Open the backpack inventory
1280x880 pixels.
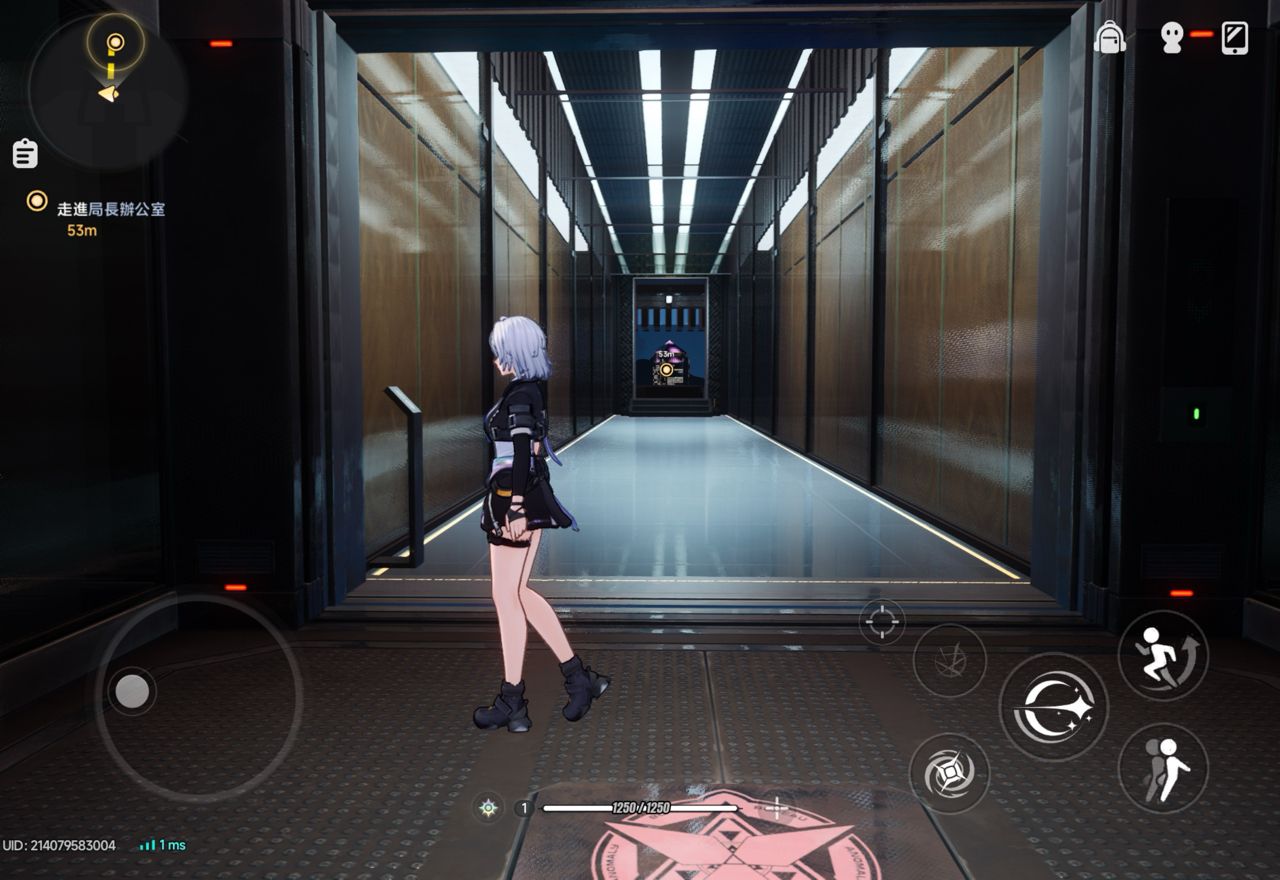click(x=1109, y=37)
